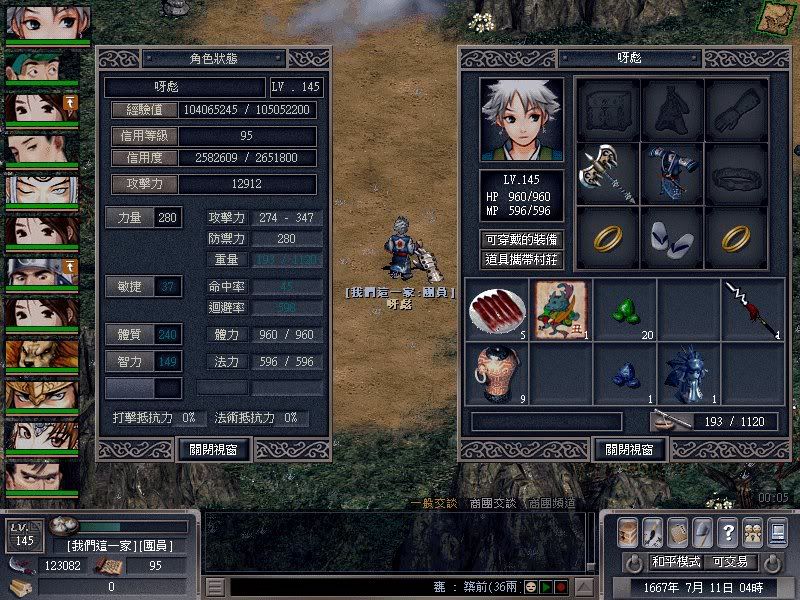Select the equipped blue armor slot

[x=671, y=172]
